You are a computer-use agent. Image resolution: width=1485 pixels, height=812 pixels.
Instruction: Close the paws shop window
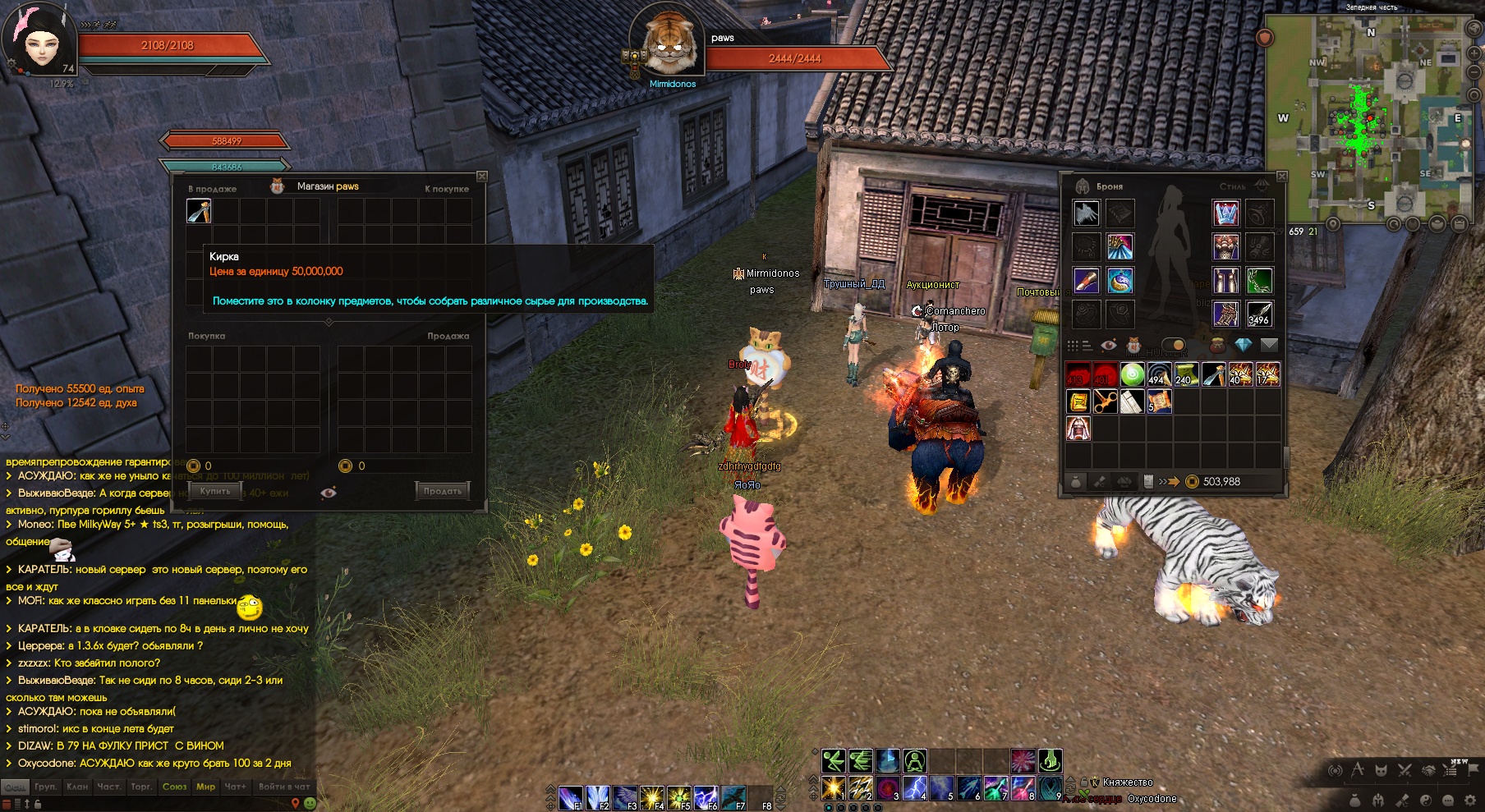click(482, 177)
